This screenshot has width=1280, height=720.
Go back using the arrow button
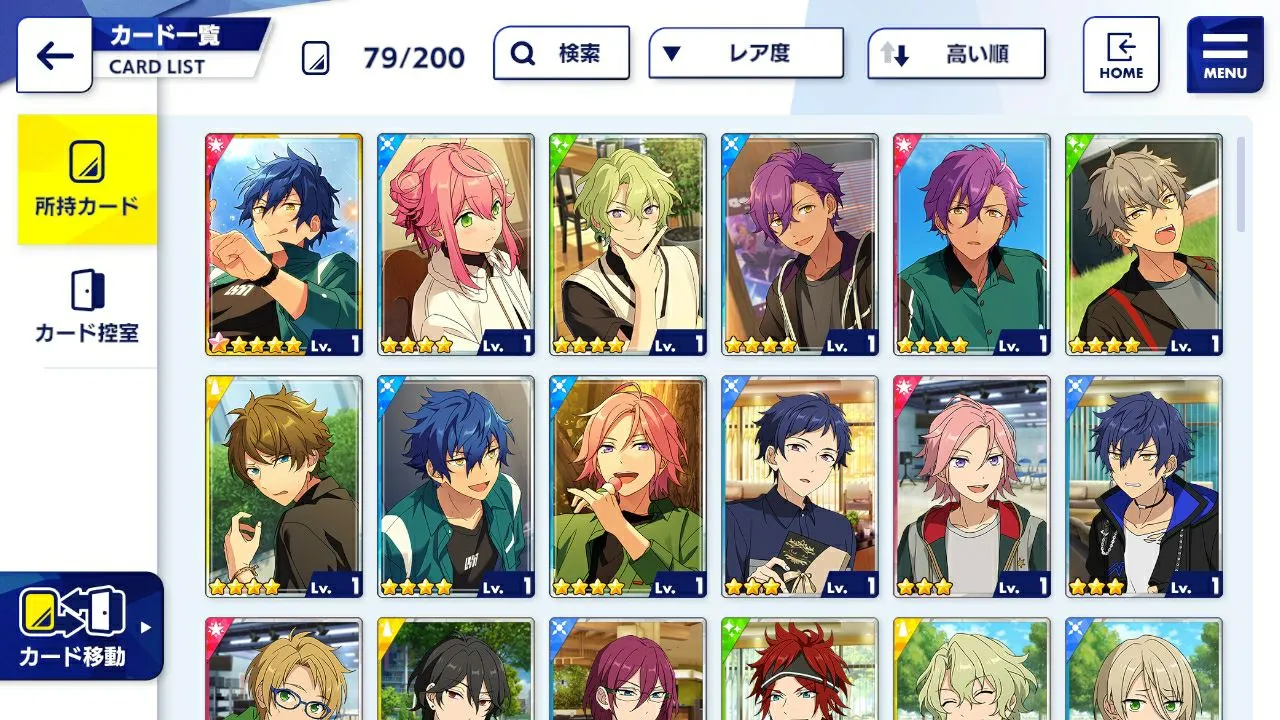point(54,56)
